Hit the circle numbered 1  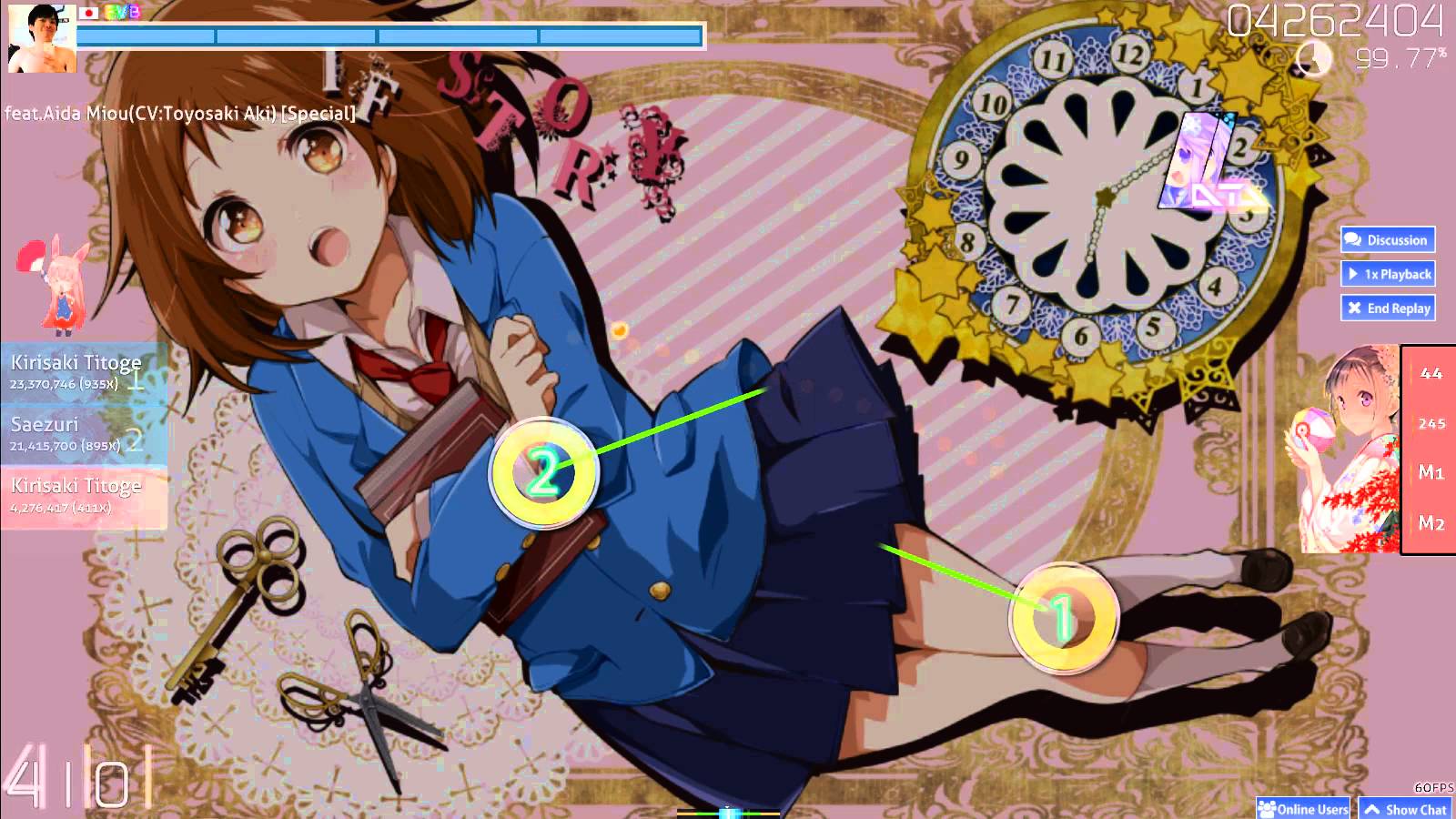(x=1063, y=619)
